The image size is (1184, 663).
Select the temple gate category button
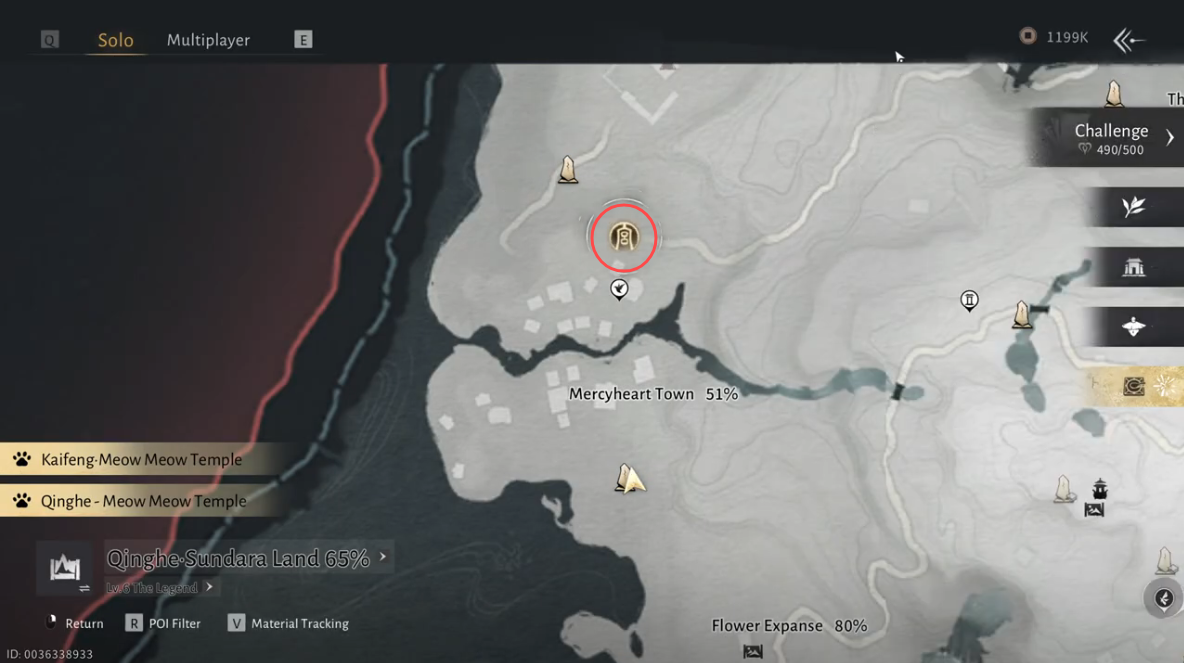(x=1134, y=267)
